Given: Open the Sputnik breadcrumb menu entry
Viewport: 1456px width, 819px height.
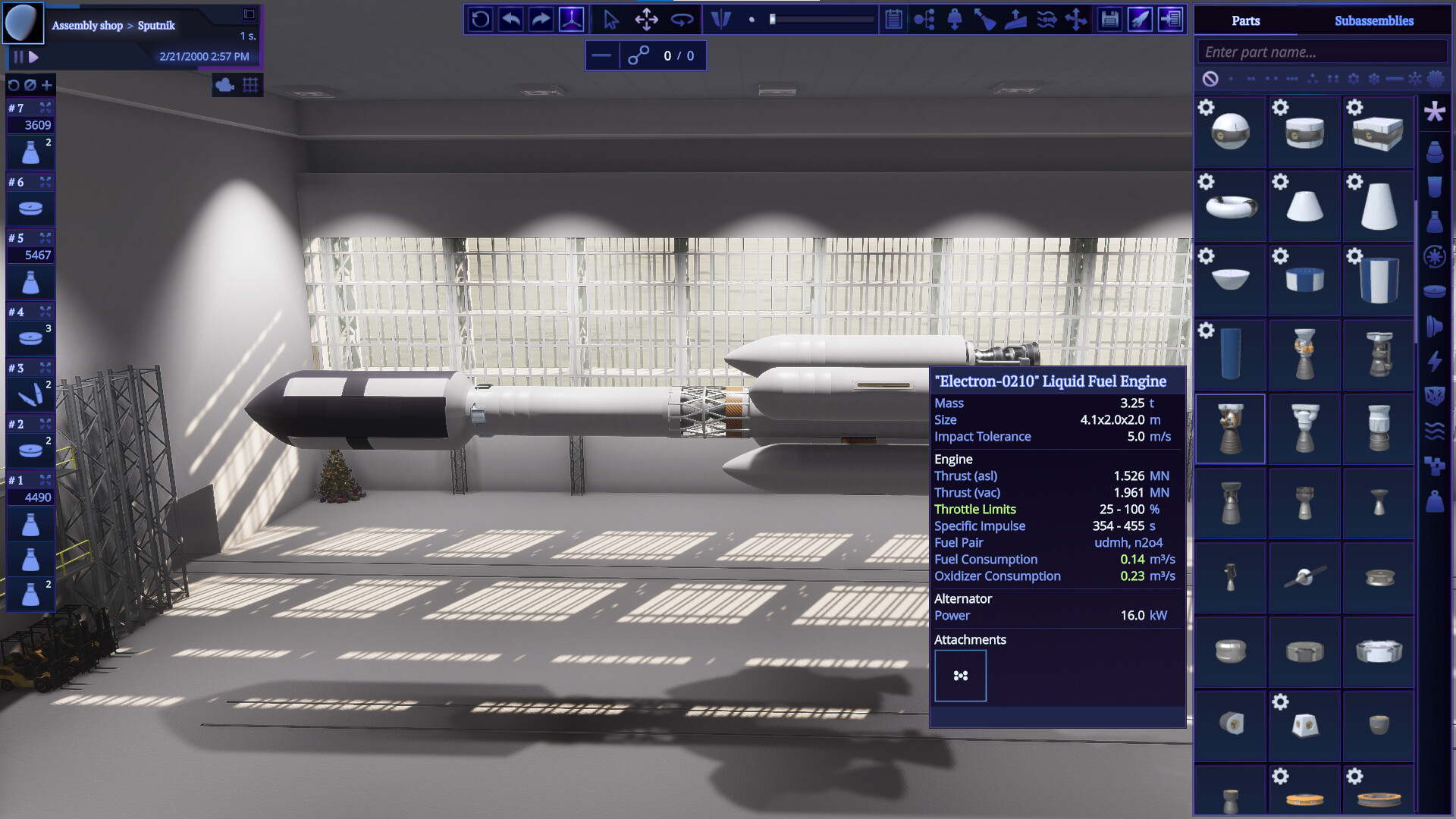Looking at the screenshot, I should [x=157, y=25].
